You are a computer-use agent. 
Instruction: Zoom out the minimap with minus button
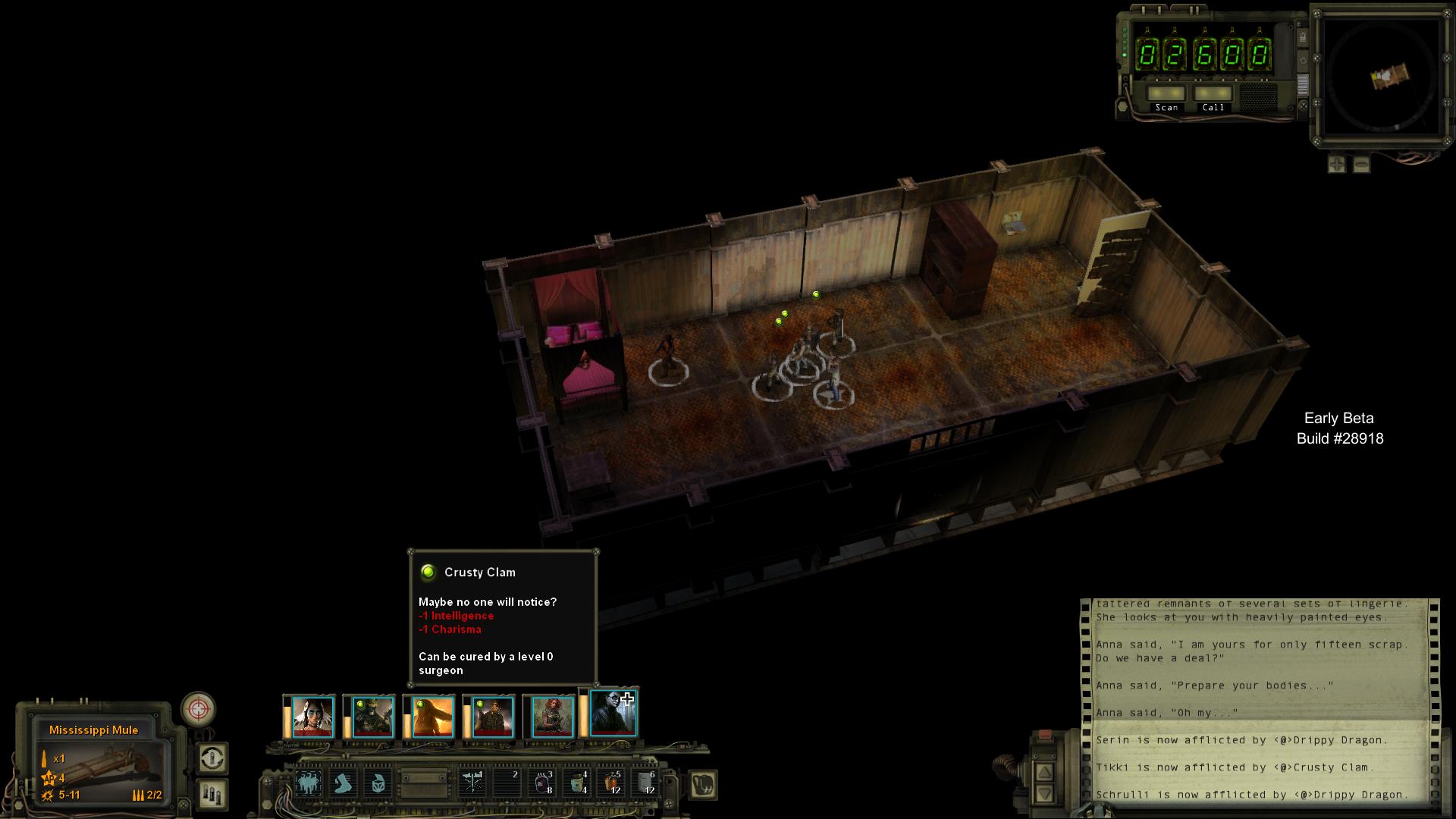(x=1361, y=164)
